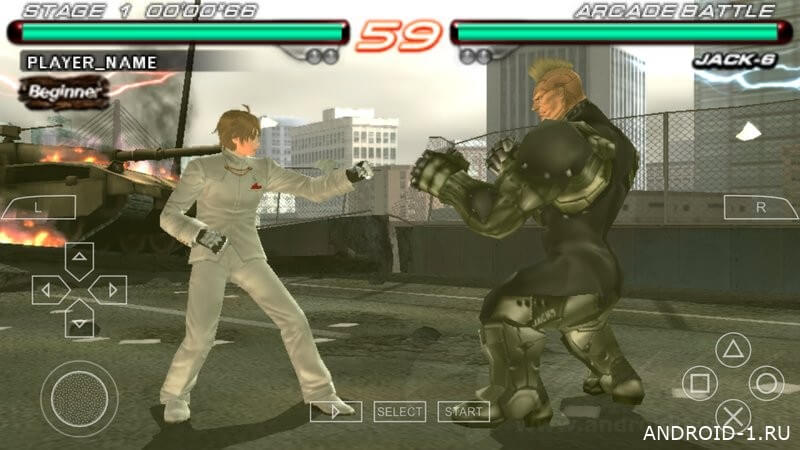Tap the D-pad down arrow
Image resolution: width=800 pixels, height=450 pixels.
pyautogui.click(x=79, y=320)
